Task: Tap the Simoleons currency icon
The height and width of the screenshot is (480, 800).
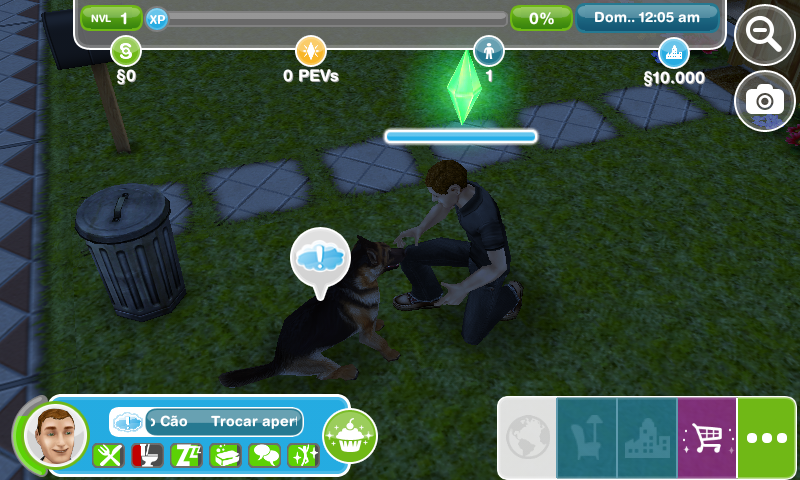Action: coord(125,49)
